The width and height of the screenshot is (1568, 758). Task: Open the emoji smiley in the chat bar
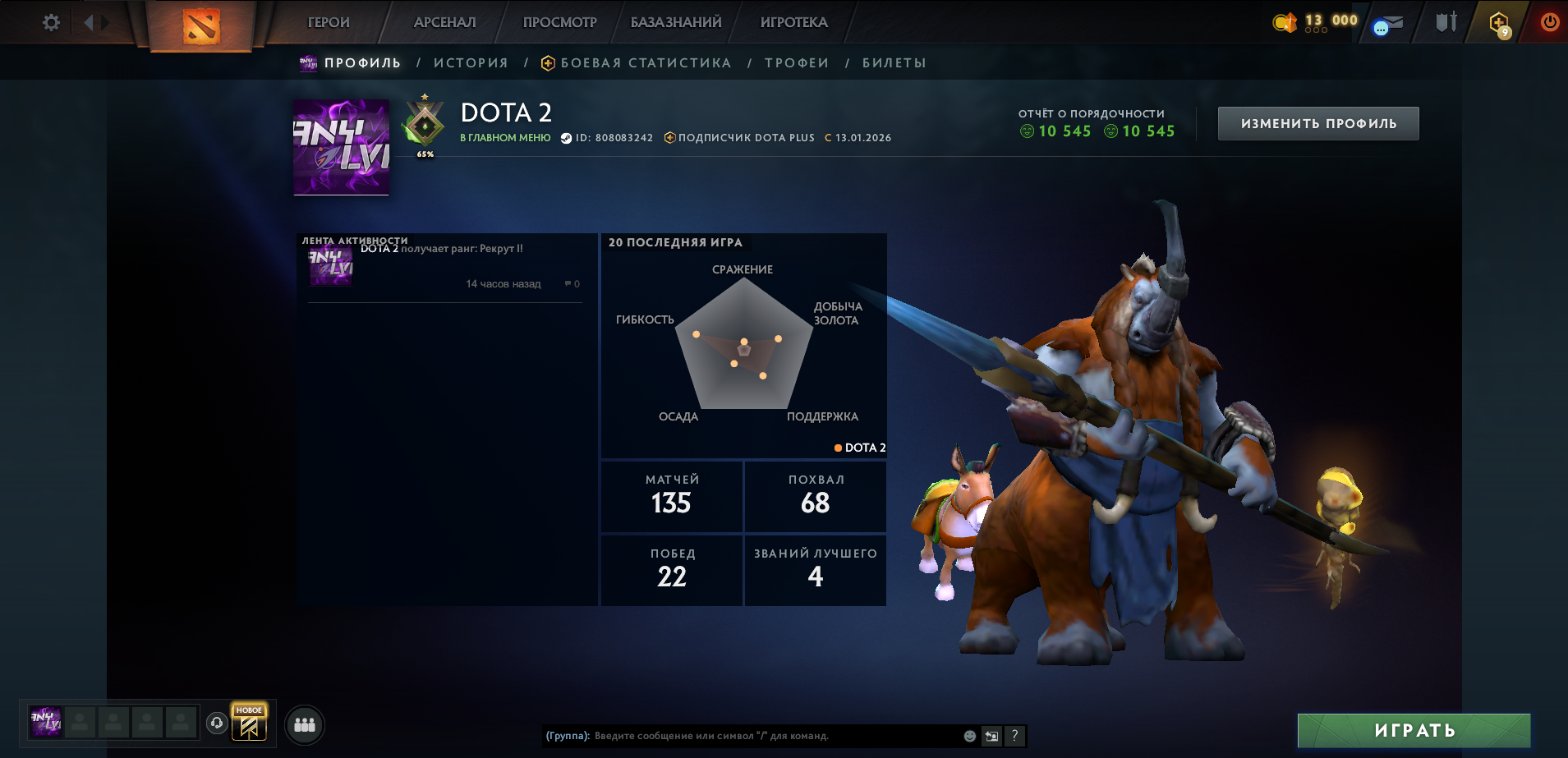(x=971, y=737)
